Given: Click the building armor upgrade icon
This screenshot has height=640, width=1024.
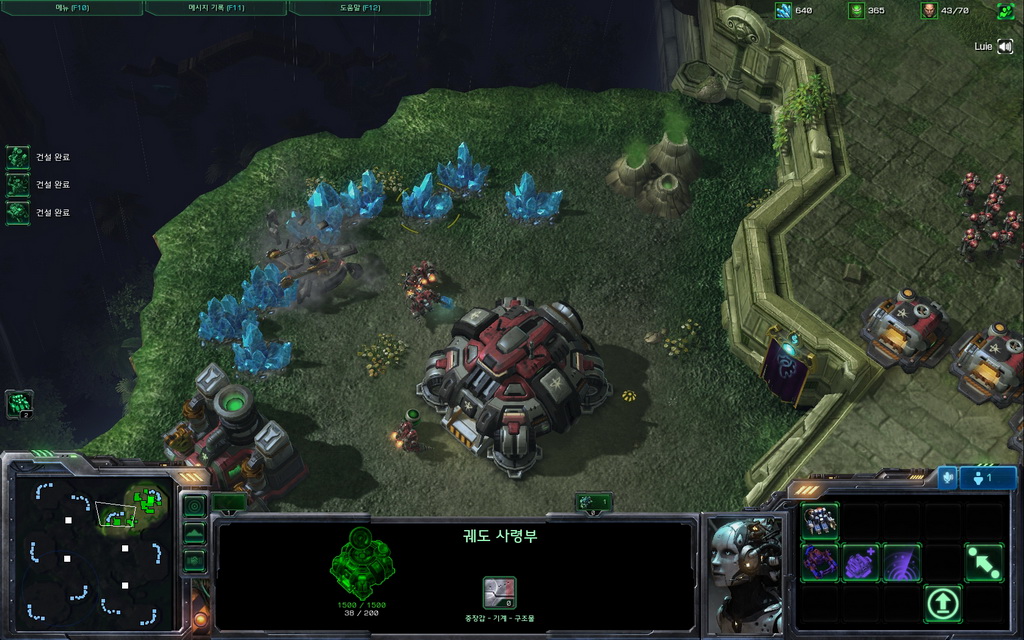Looking at the screenshot, I should [x=499, y=592].
